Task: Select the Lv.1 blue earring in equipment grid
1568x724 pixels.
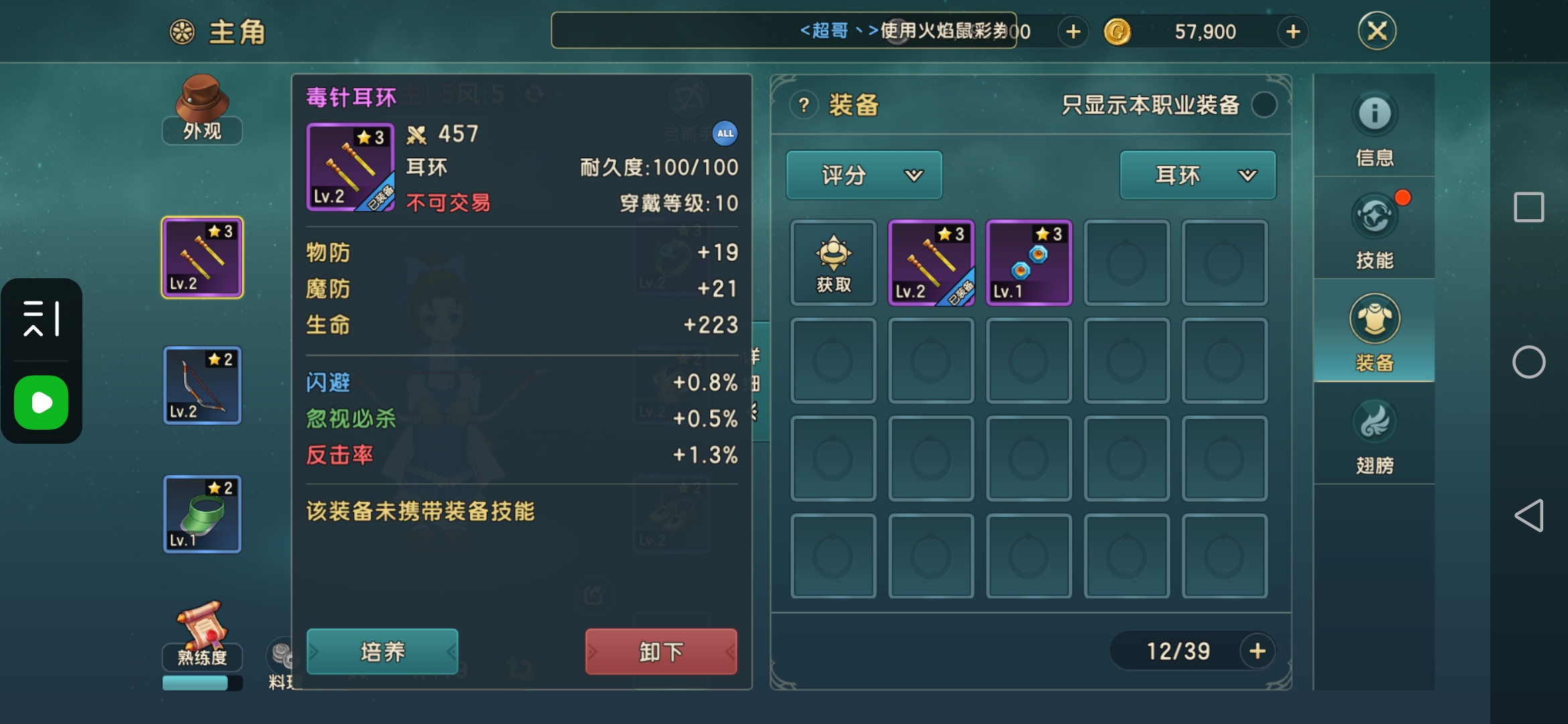Action: click(1029, 263)
